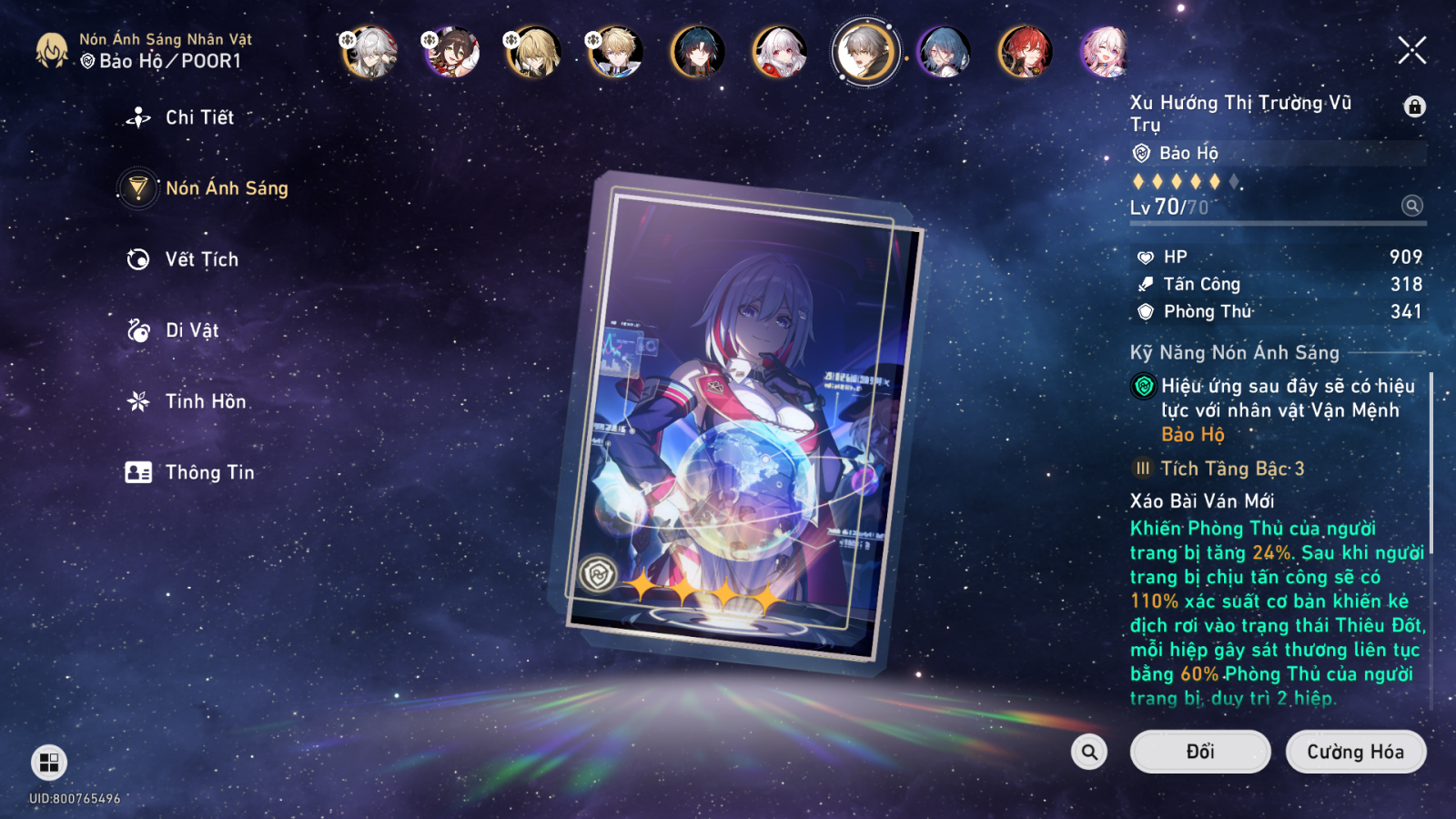
Task: Select the black-haired character portrait
Action: pyautogui.click(x=698, y=52)
